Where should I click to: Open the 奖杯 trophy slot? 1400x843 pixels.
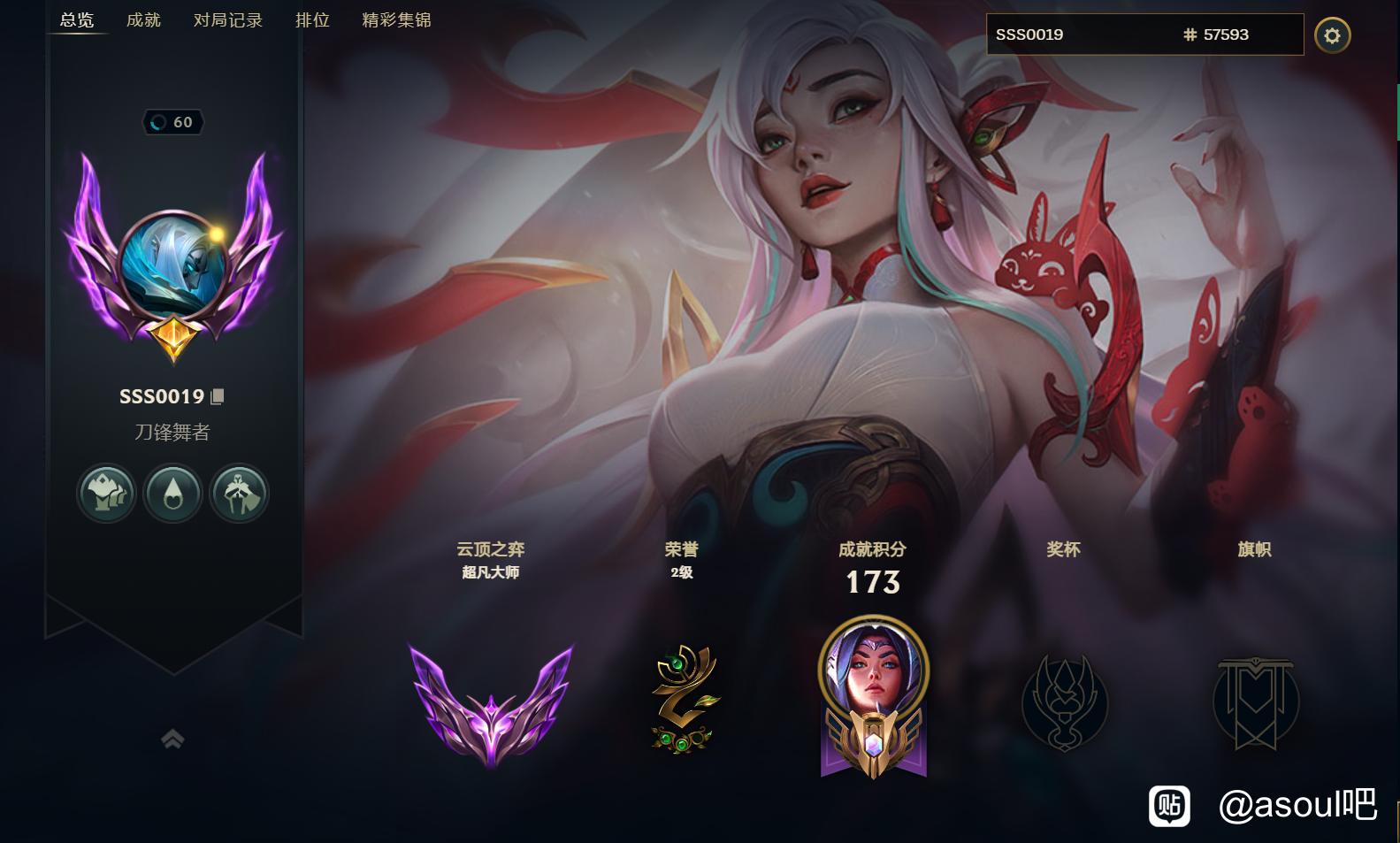[1064, 703]
